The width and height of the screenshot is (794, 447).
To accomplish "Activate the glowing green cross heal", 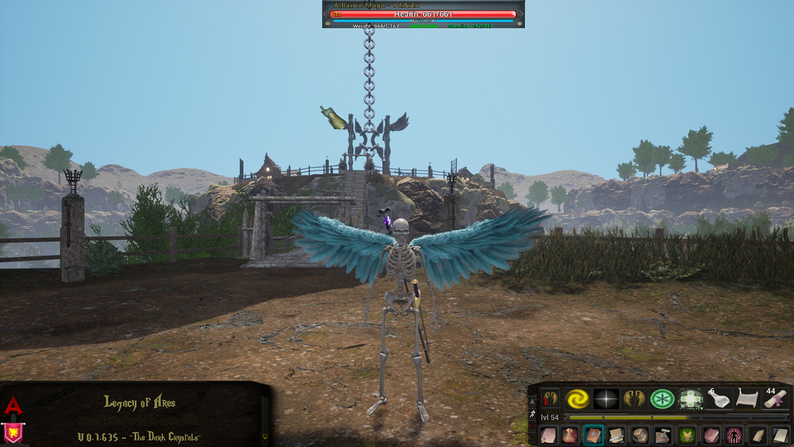I will 691,399.
